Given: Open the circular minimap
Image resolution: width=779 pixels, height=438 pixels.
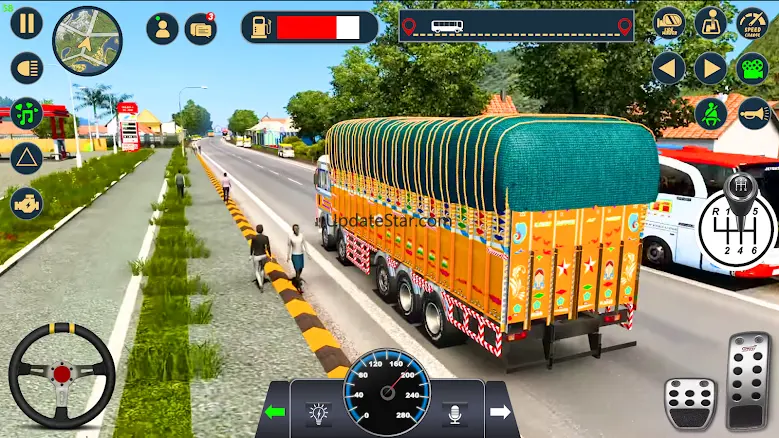Looking at the screenshot, I should pos(87,41).
